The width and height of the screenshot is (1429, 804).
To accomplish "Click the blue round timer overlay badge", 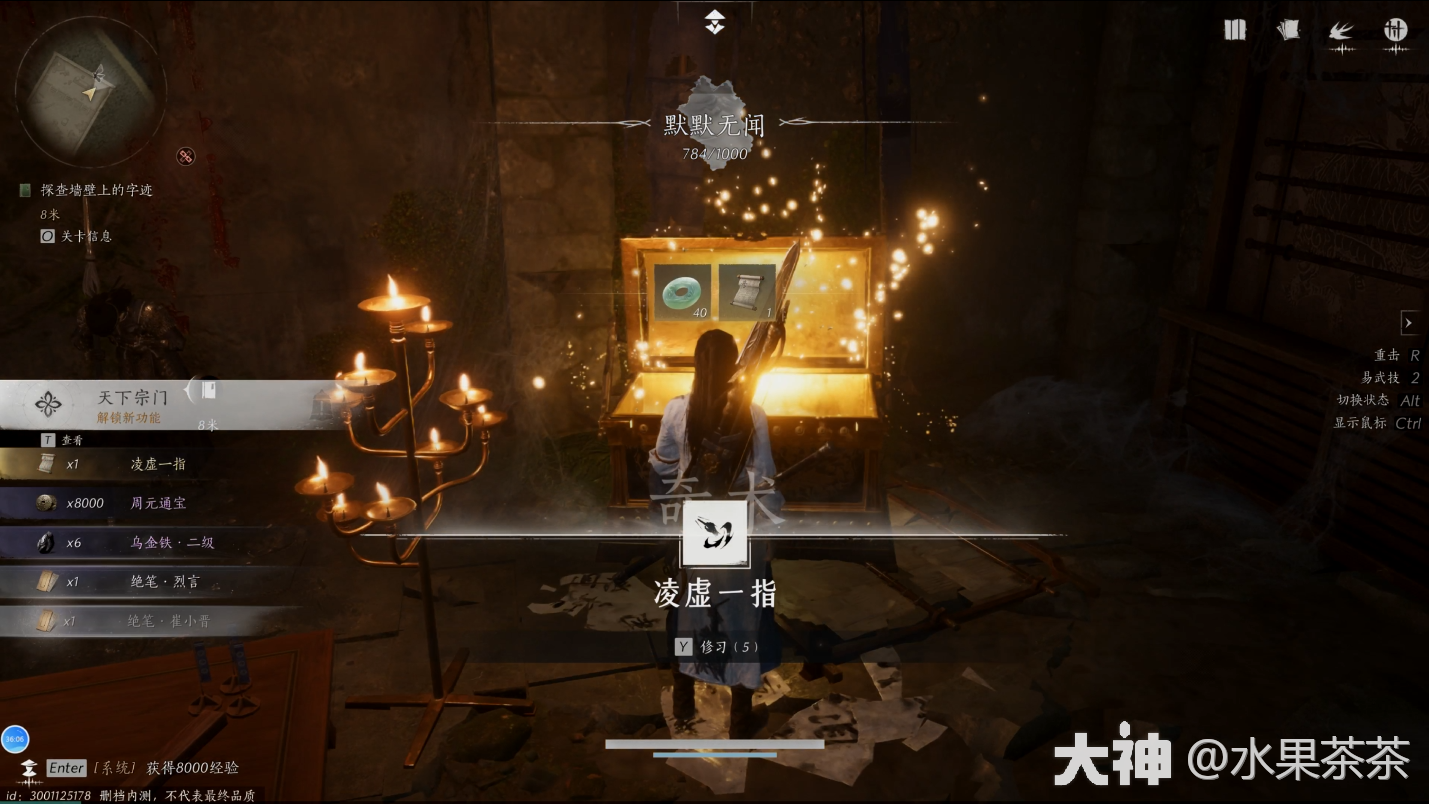I will [15, 740].
